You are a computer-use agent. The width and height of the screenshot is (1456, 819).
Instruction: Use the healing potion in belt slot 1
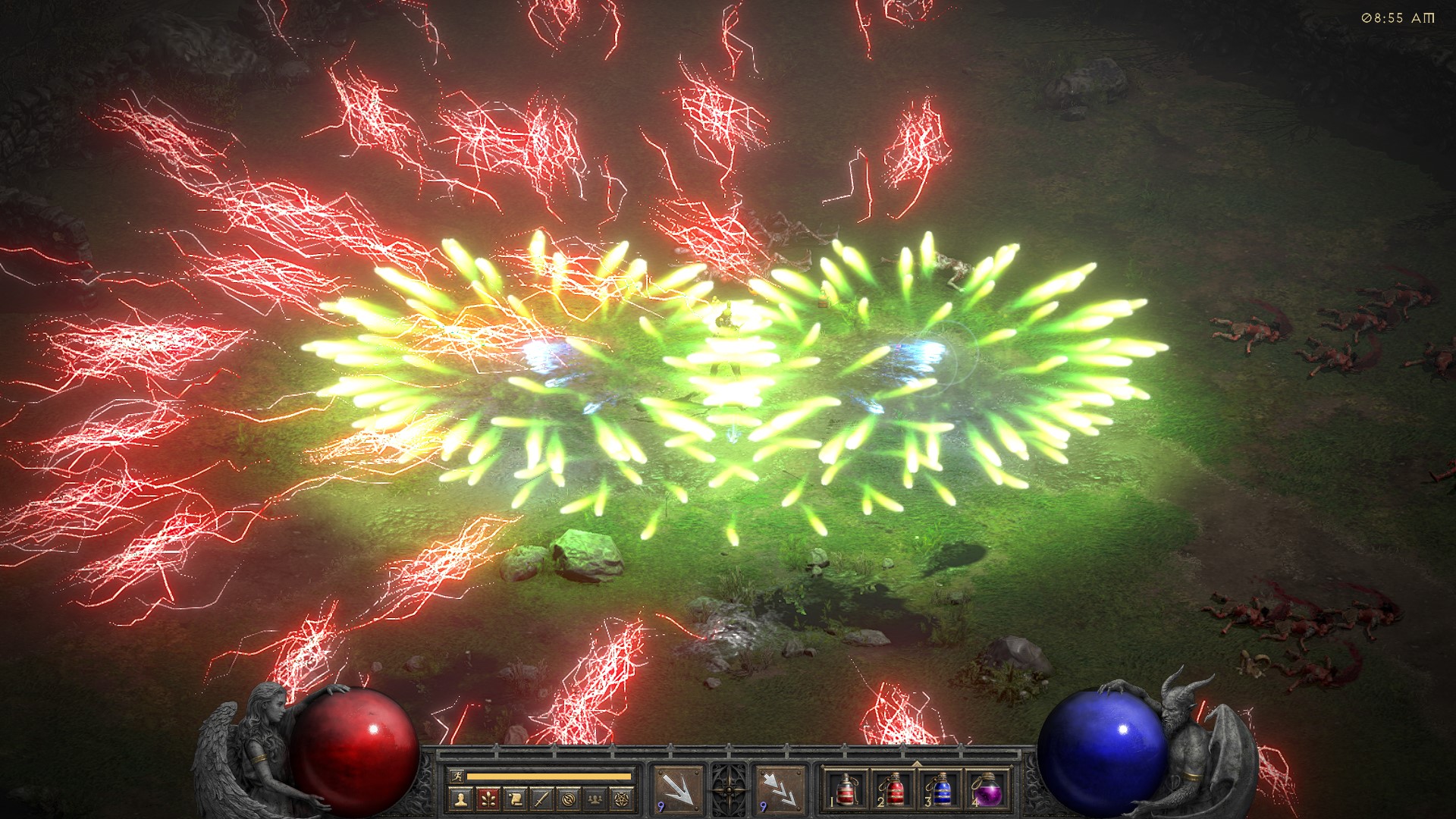[x=846, y=790]
